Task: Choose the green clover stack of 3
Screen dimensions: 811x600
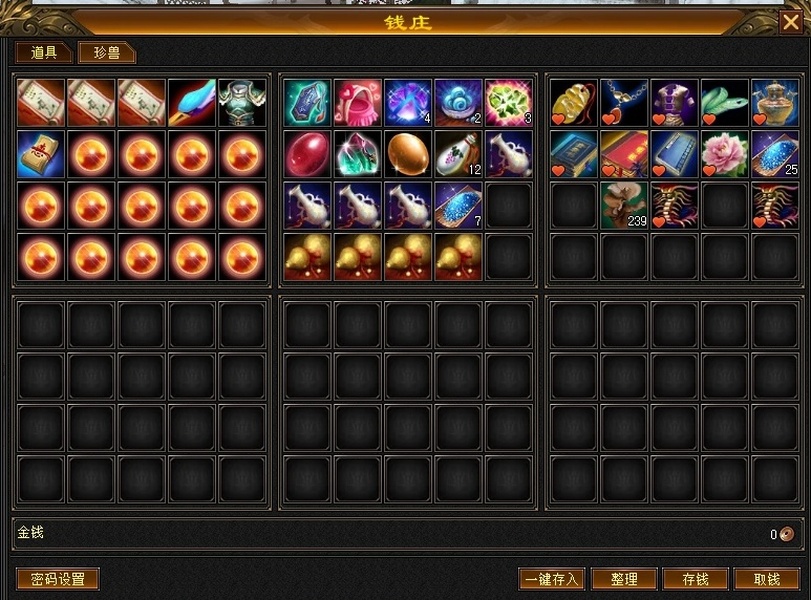Action: click(509, 103)
